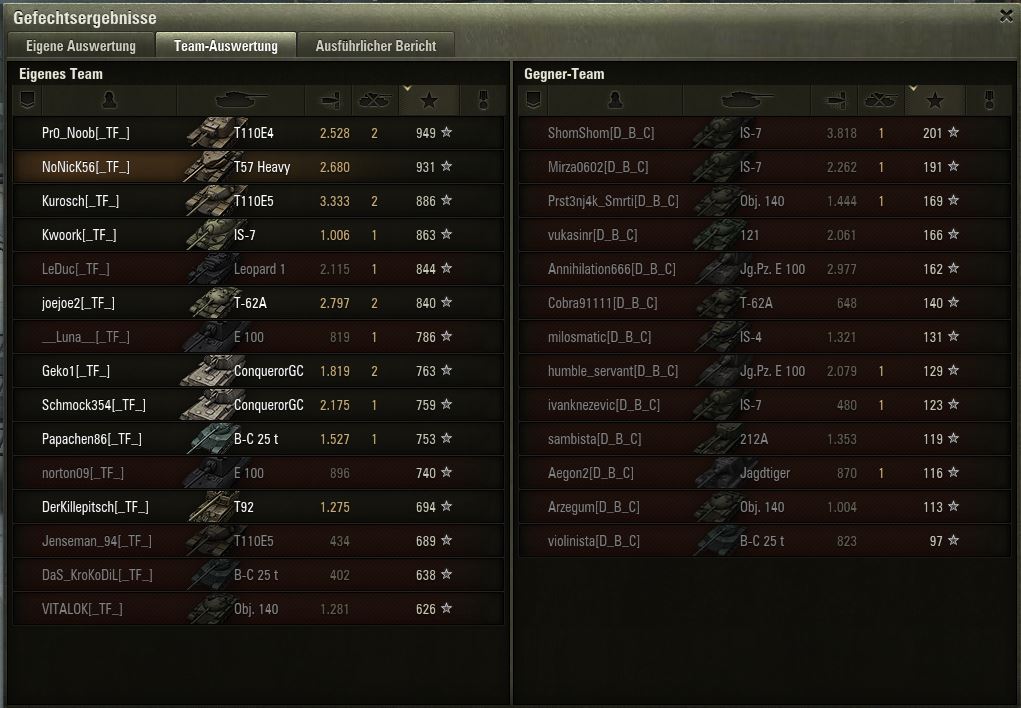Sort own team by tank vehicle column
The image size is (1021, 708).
tap(241, 100)
